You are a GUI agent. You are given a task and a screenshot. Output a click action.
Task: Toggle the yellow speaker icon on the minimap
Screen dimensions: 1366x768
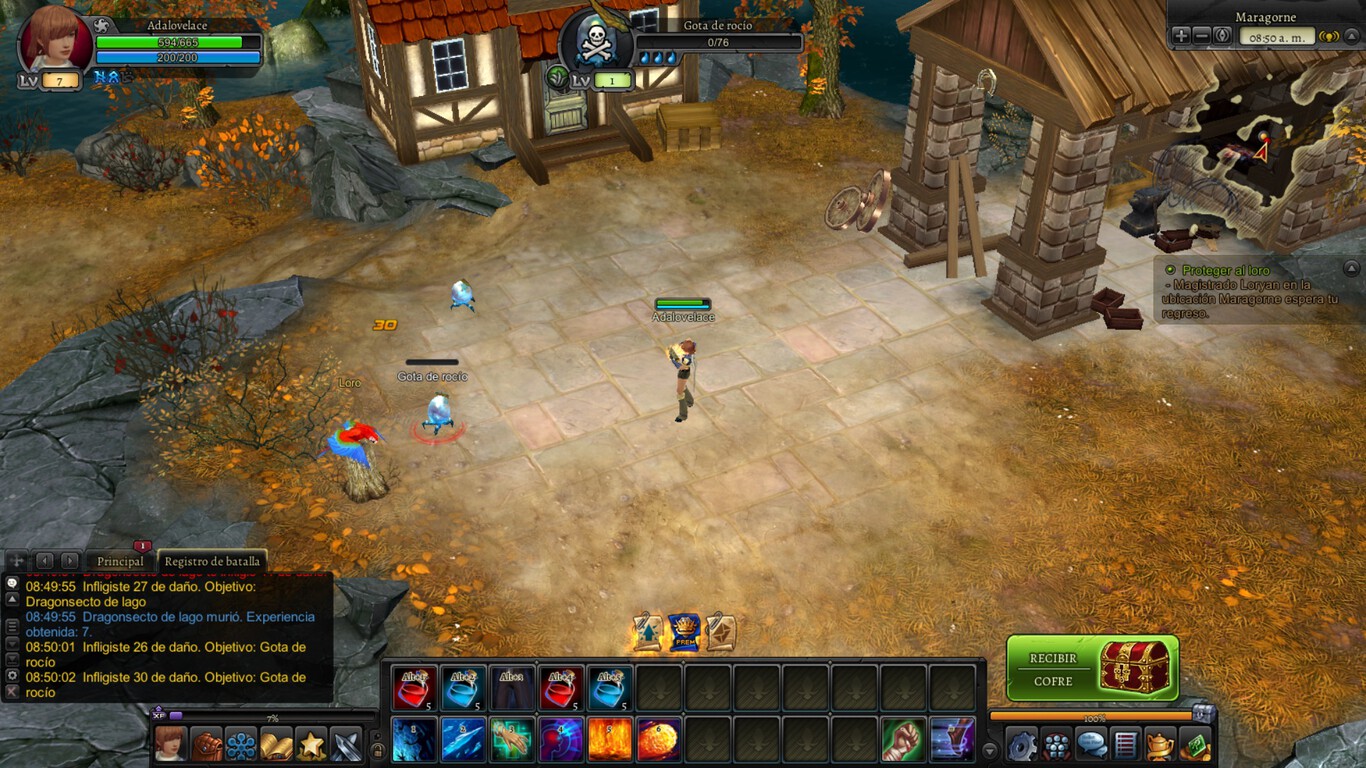[x=1328, y=36]
